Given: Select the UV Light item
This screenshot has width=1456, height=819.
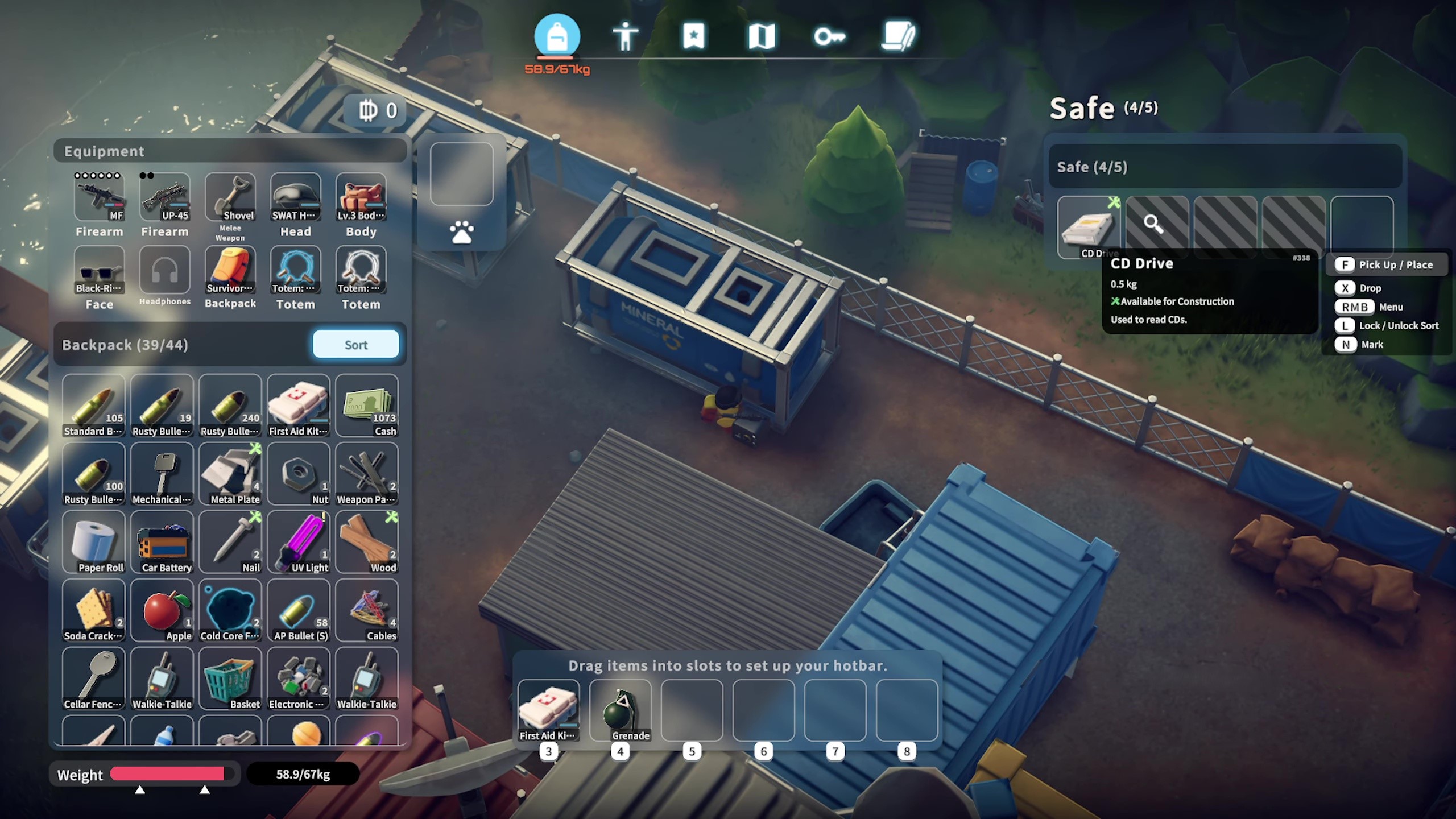Looking at the screenshot, I should coord(299,542).
